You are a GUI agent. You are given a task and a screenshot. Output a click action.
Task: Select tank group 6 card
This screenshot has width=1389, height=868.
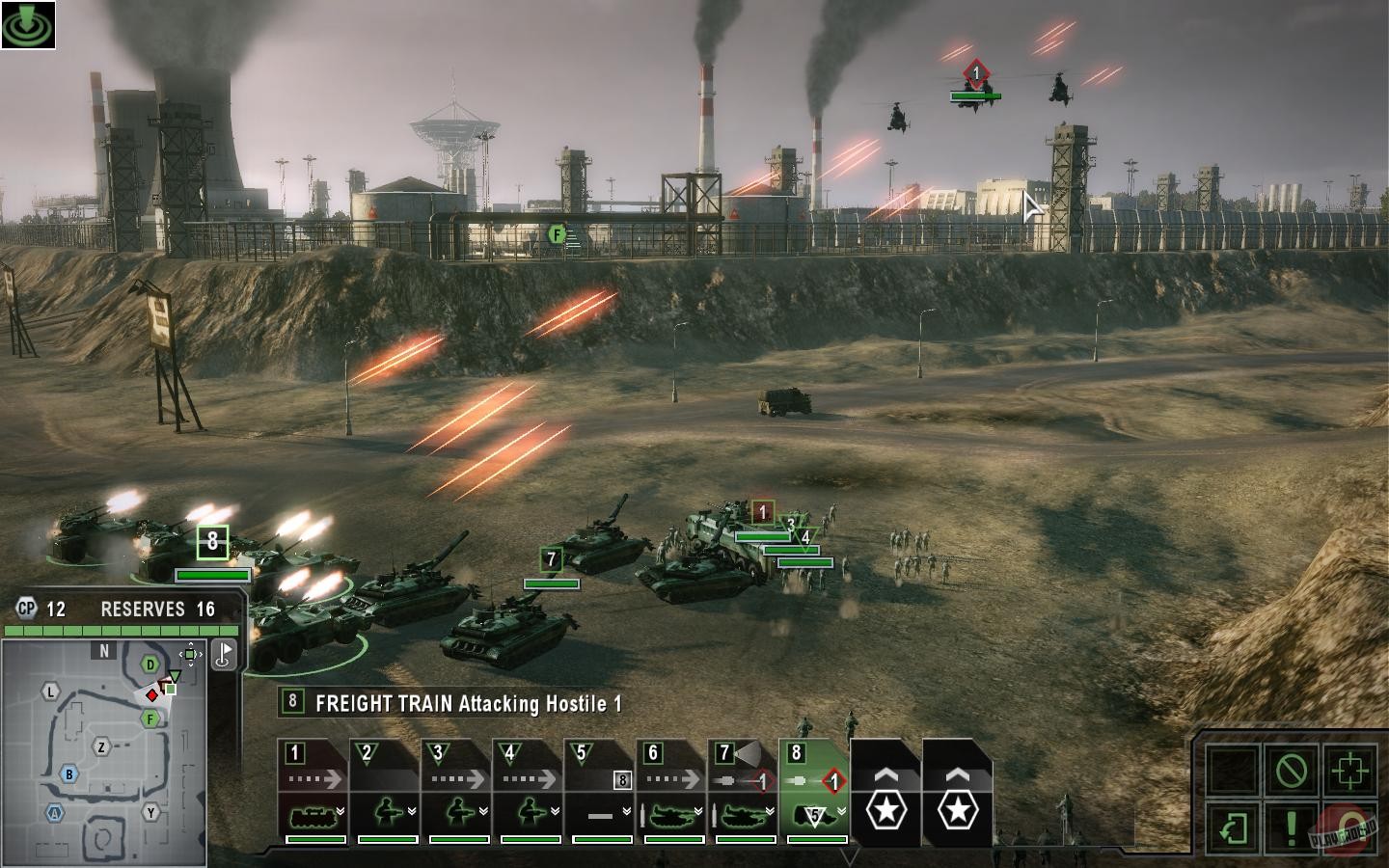coord(671,791)
